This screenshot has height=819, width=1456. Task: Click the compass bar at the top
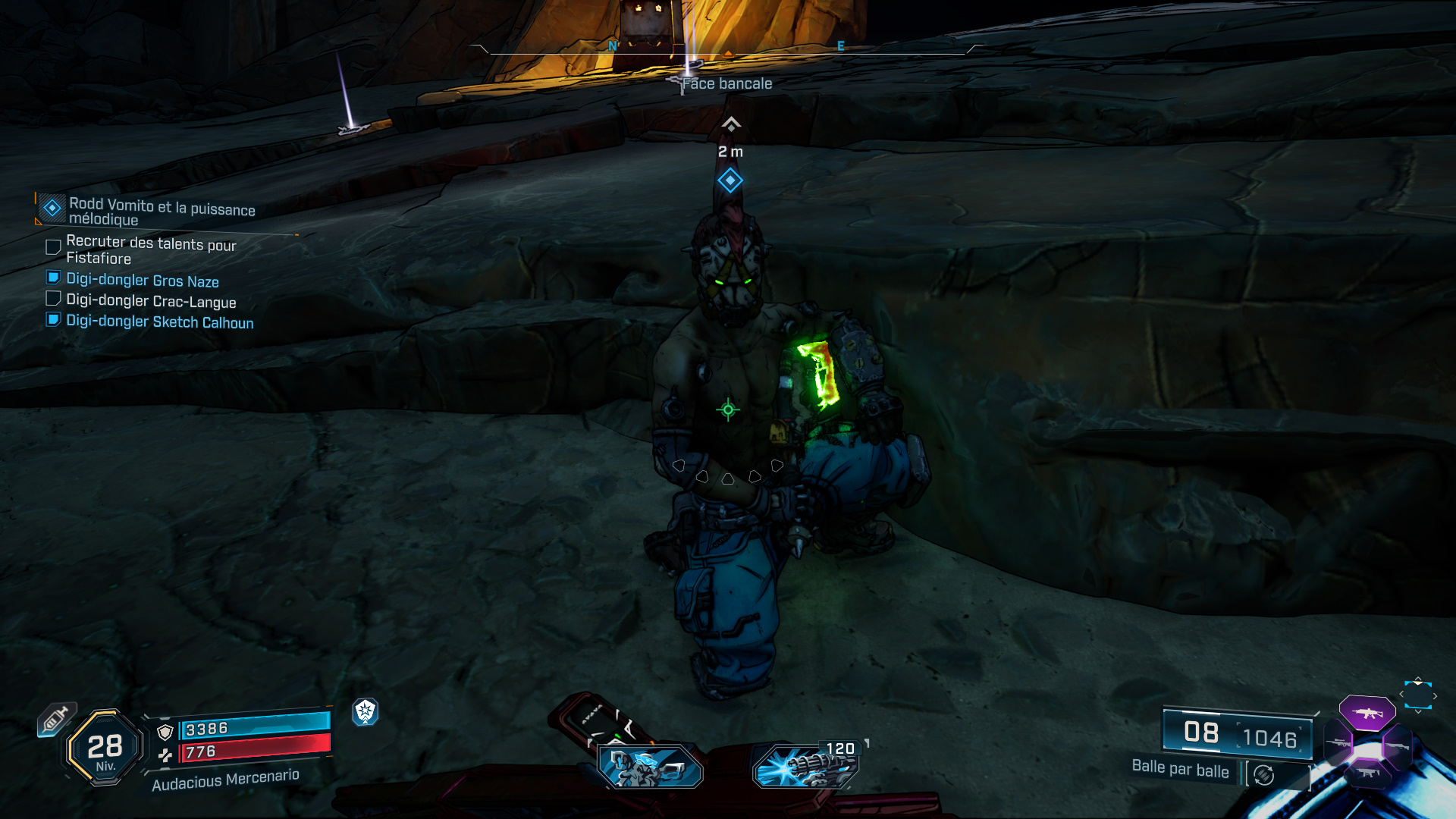728,50
